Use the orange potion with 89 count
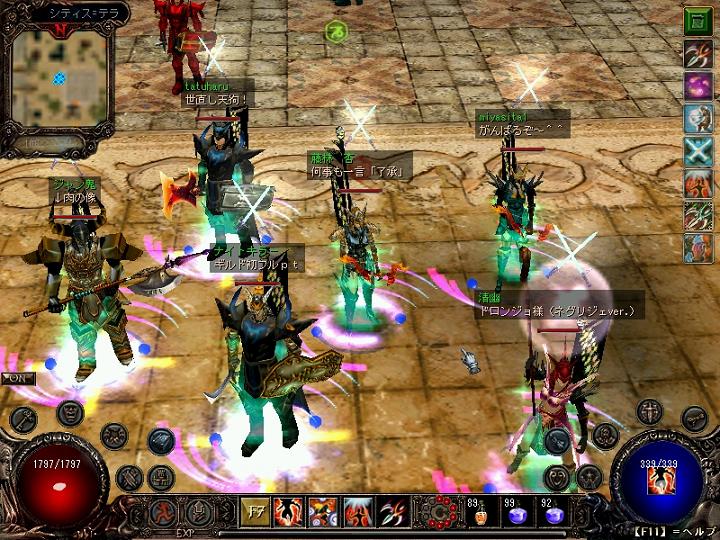 479,517
